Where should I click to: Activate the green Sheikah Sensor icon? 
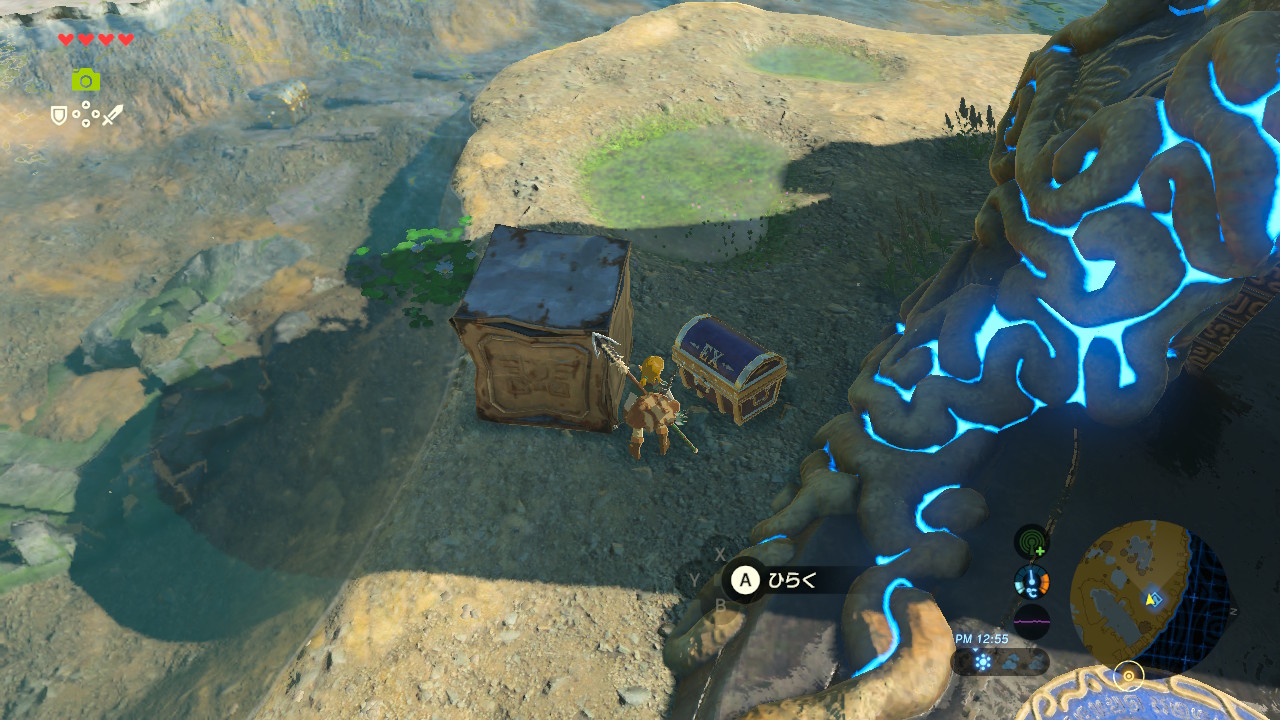(x=1032, y=542)
